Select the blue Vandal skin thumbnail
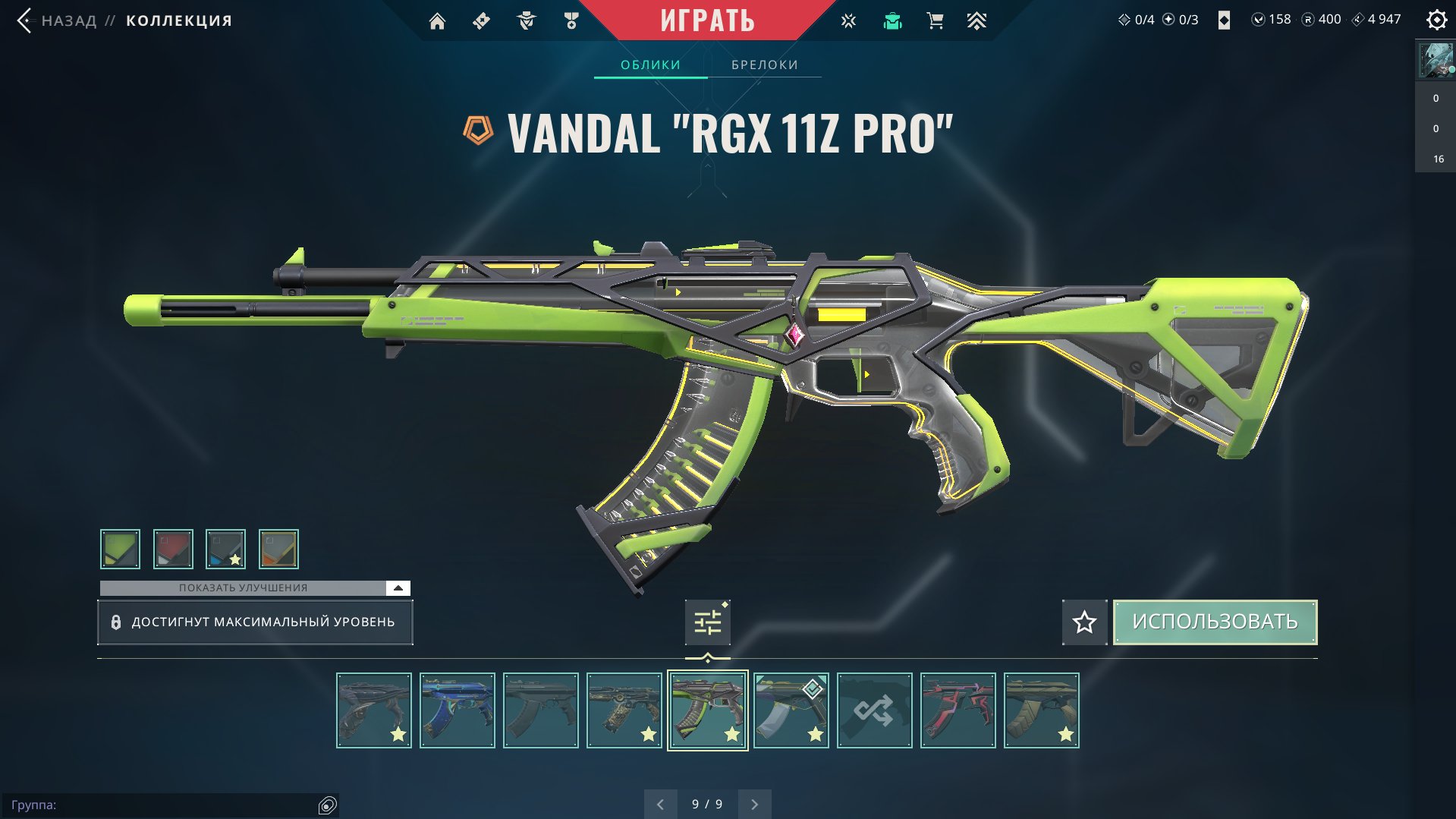 [x=457, y=710]
